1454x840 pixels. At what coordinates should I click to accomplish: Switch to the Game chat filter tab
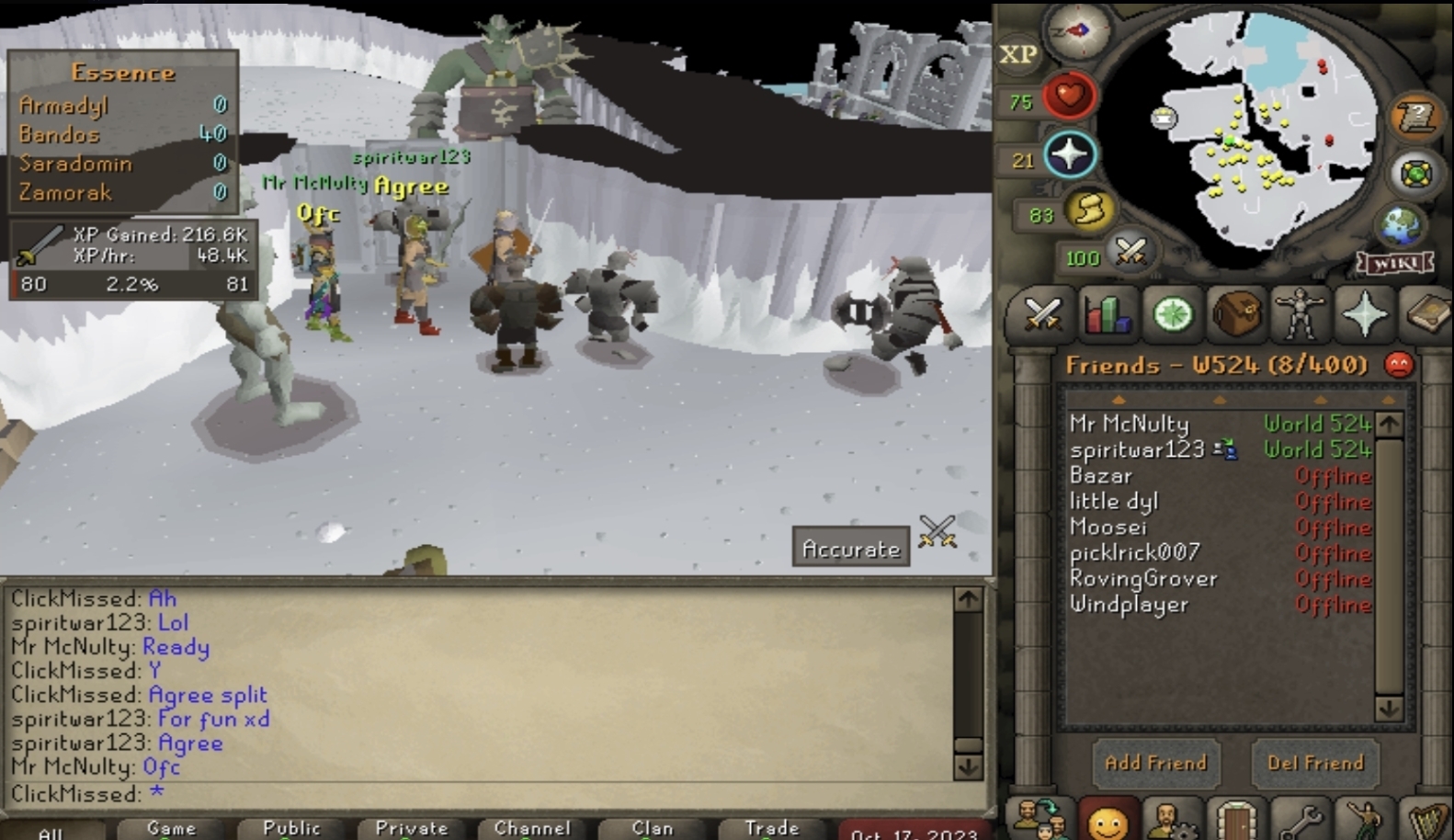pos(171,828)
